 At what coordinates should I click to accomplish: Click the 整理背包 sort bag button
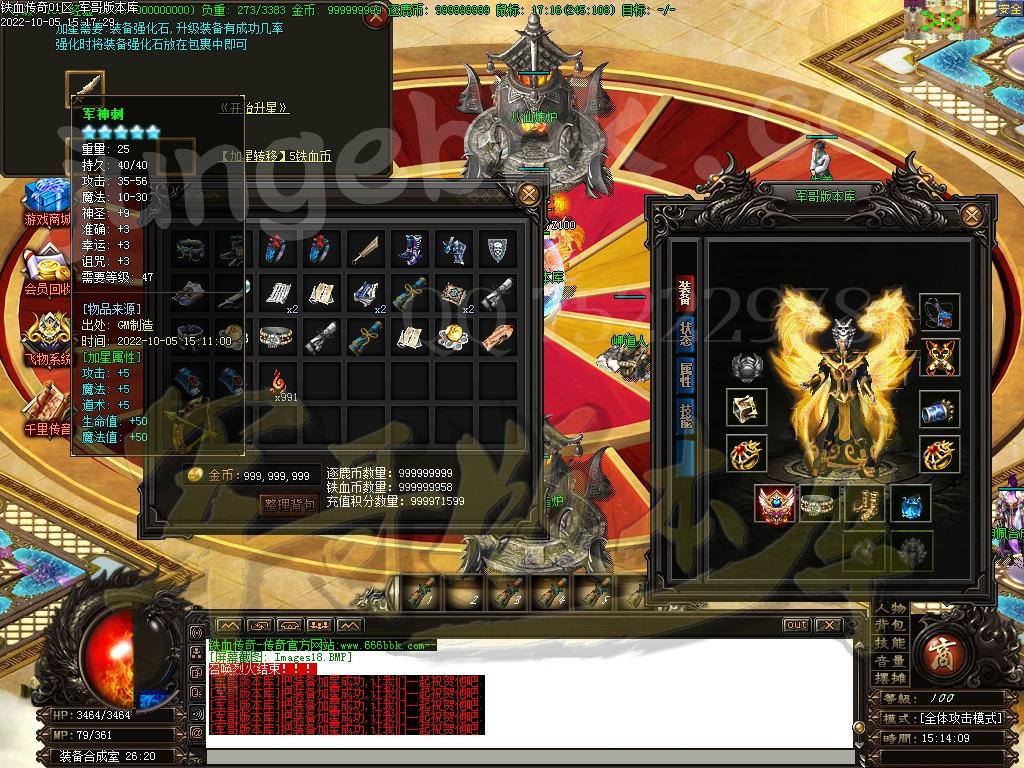[288, 505]
